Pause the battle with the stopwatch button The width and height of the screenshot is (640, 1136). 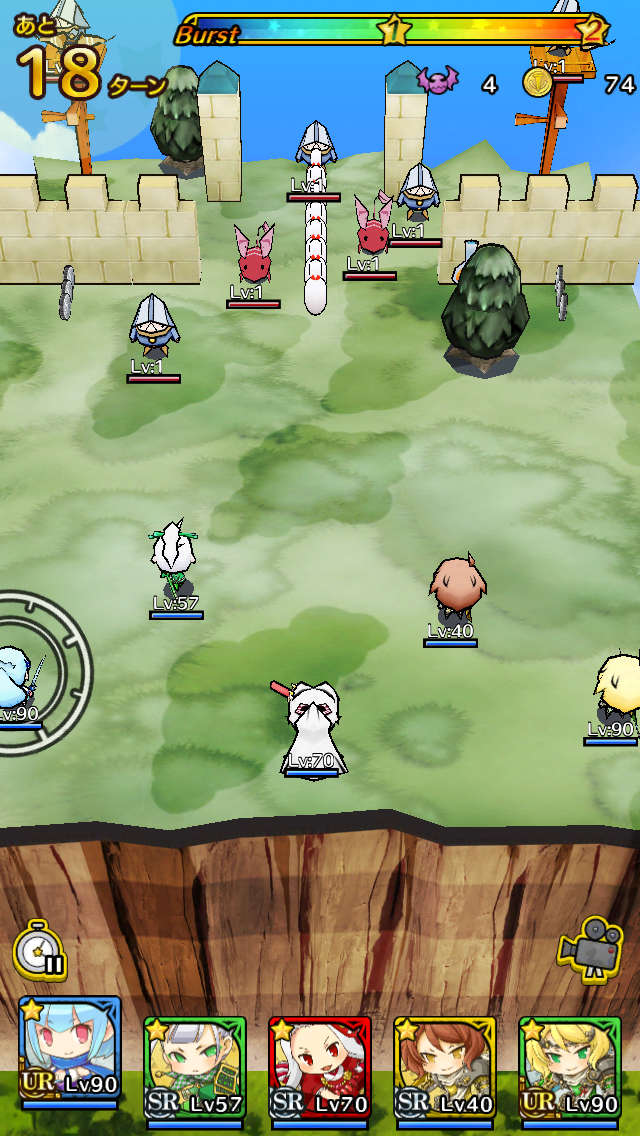pos(40,949)
